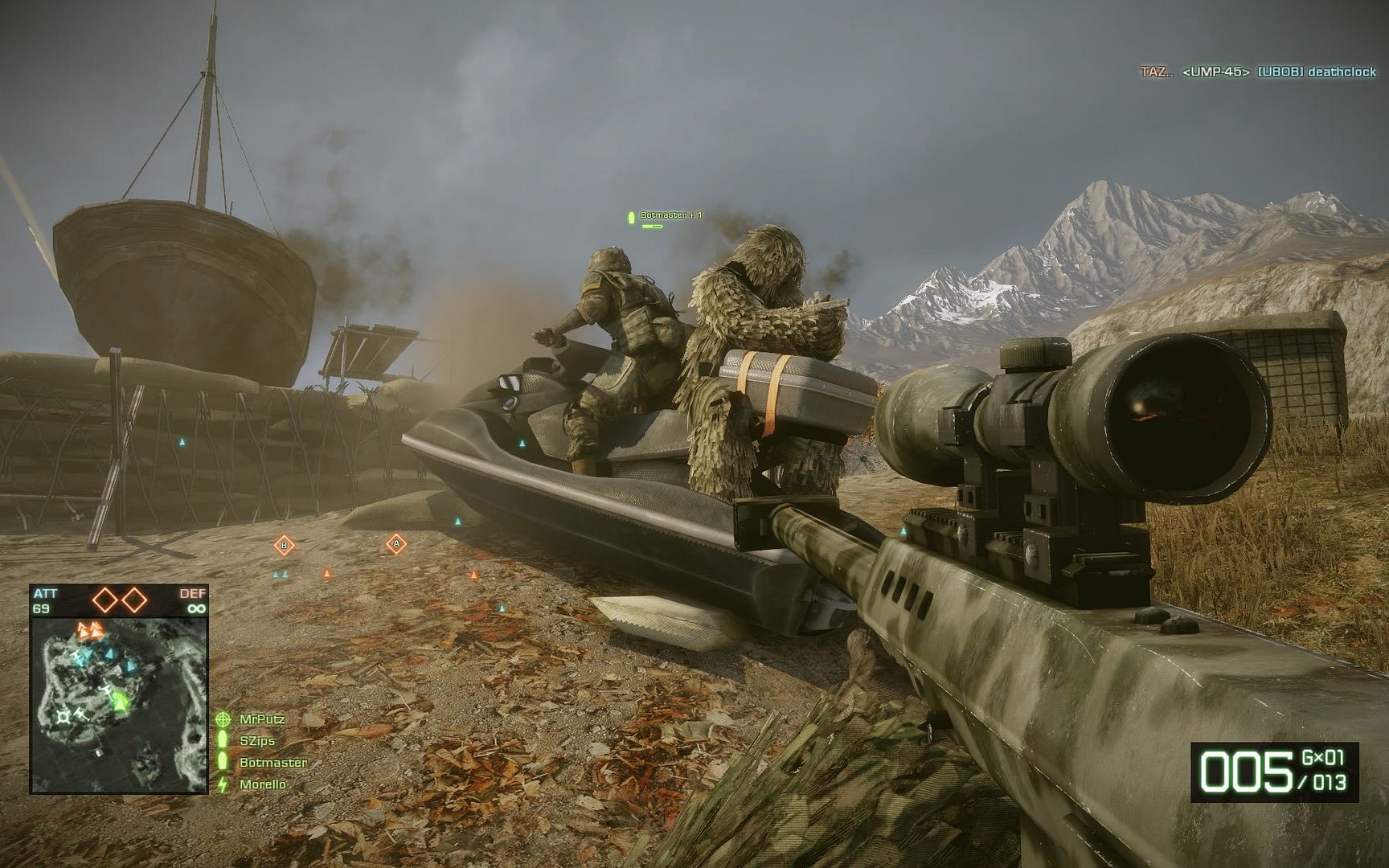1389x868 pixels.
Task: Choose MrPutz in the squad list
Action: click(262, 719)
